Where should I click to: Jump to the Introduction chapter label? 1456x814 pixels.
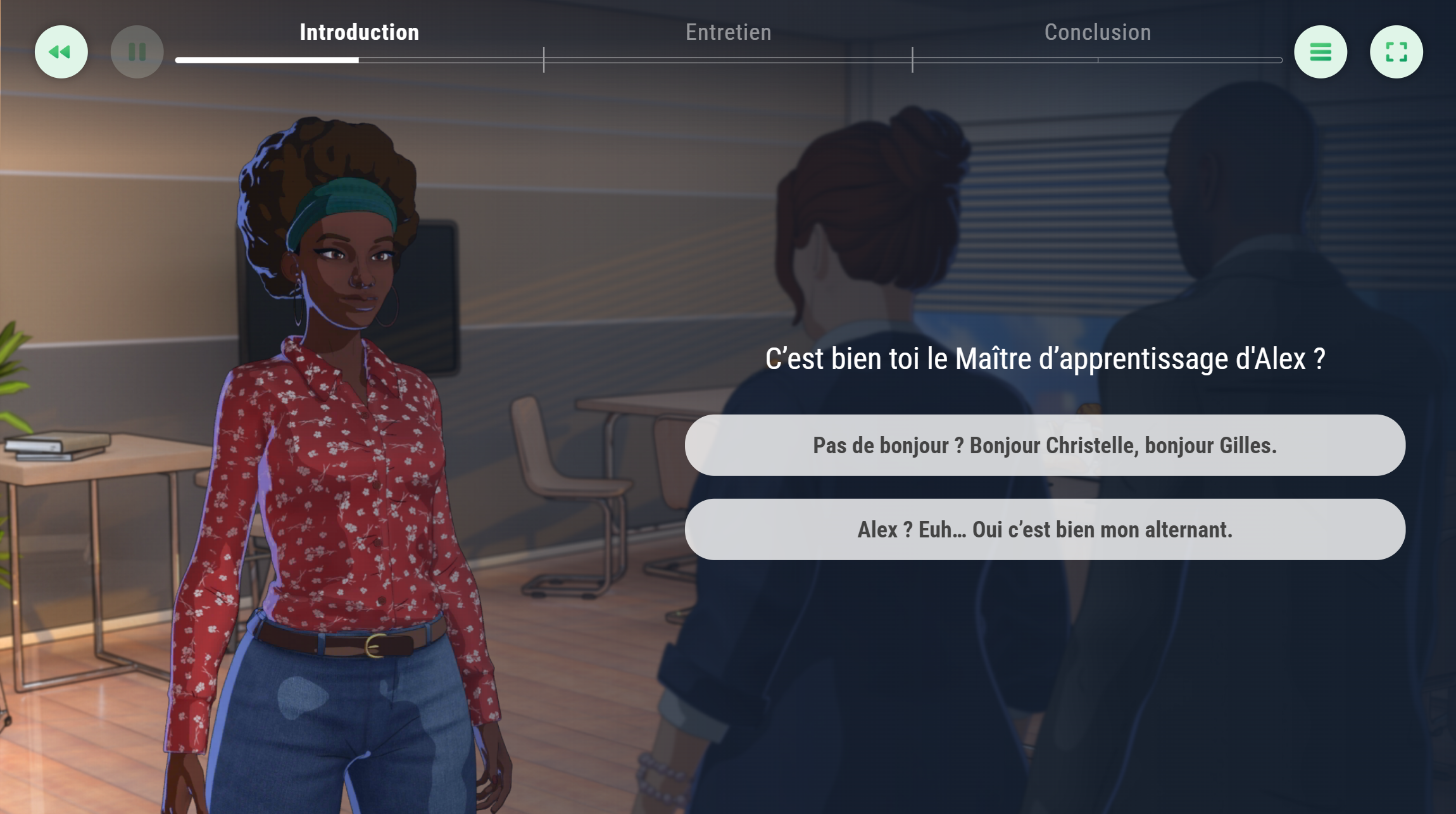point(359,32)
